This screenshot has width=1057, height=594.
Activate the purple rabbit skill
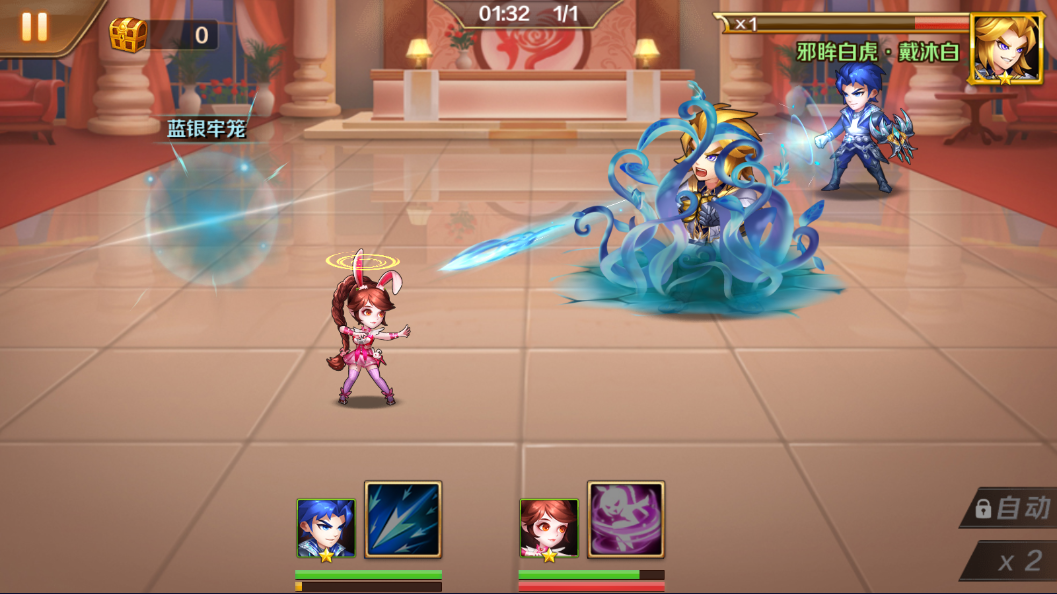coord(626,520)
